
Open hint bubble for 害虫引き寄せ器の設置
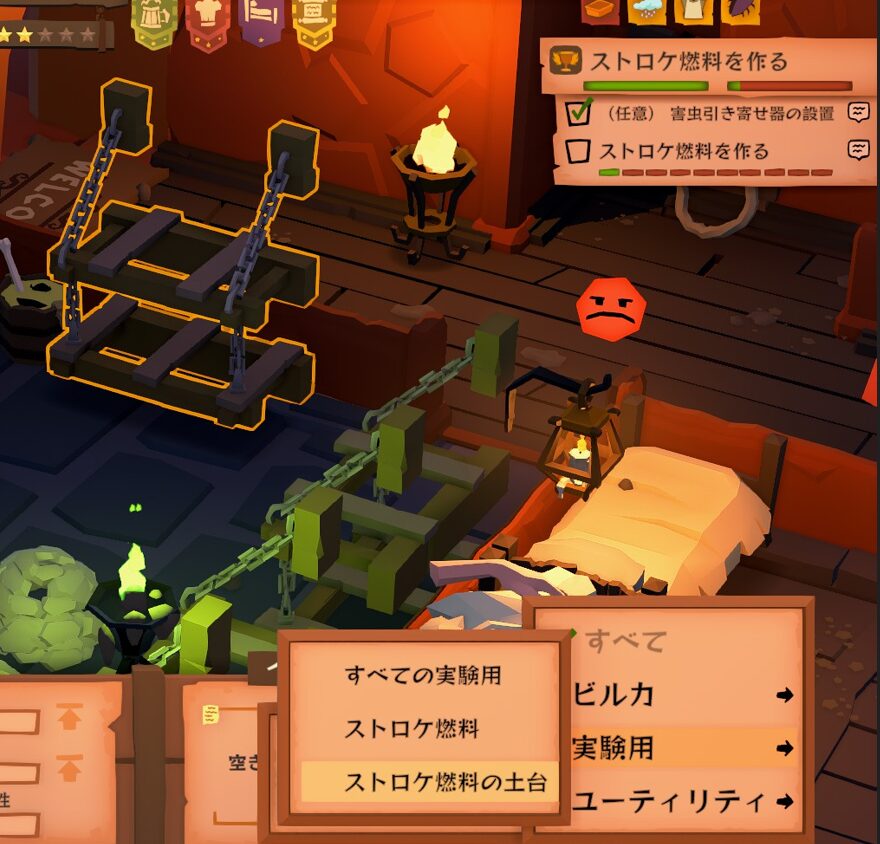(858, 113)
